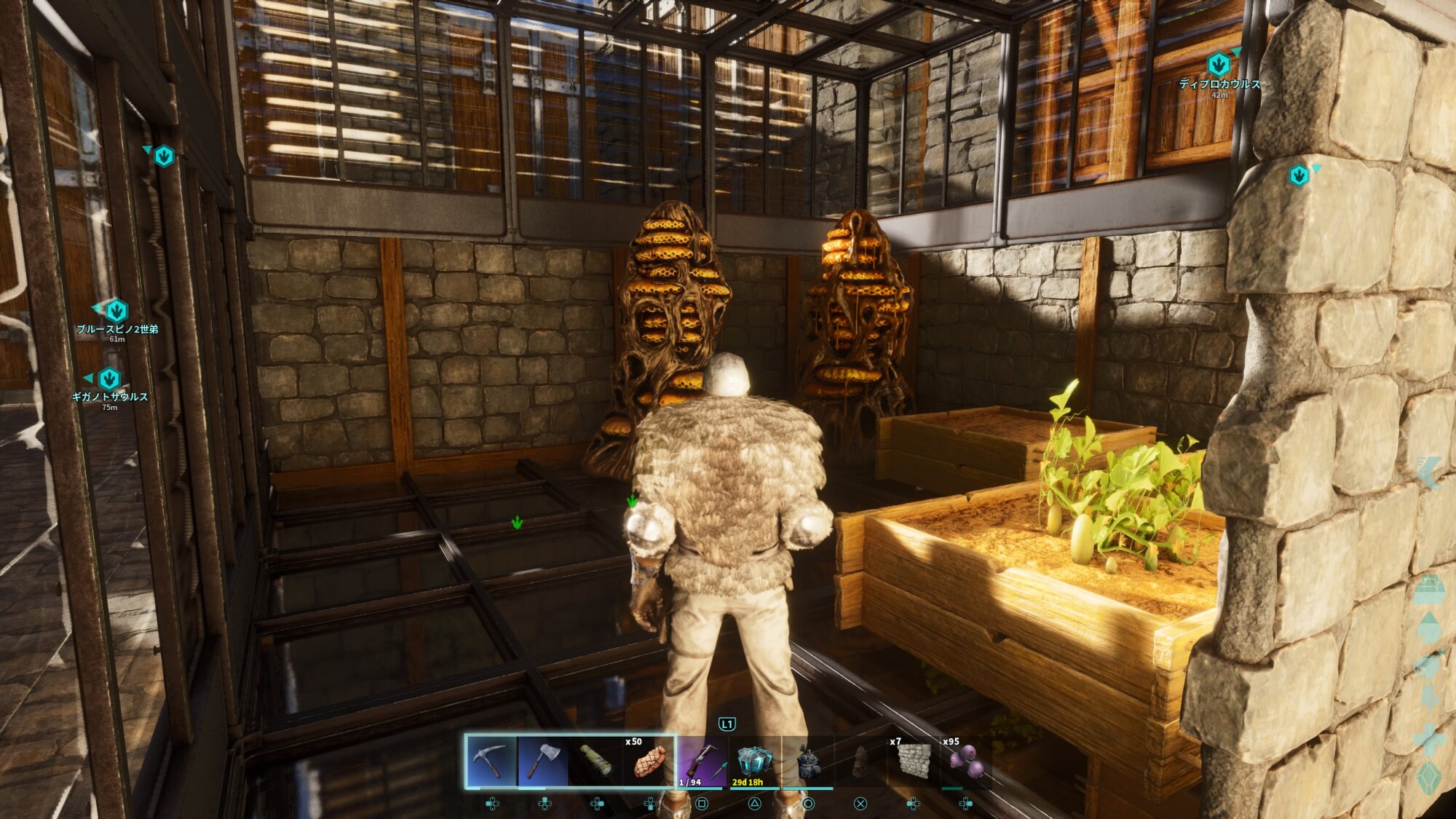Viewport: 1456px width, 819px height.
Task: Select the cryopod slot showing 29d 18h
Action: point(754,761)
